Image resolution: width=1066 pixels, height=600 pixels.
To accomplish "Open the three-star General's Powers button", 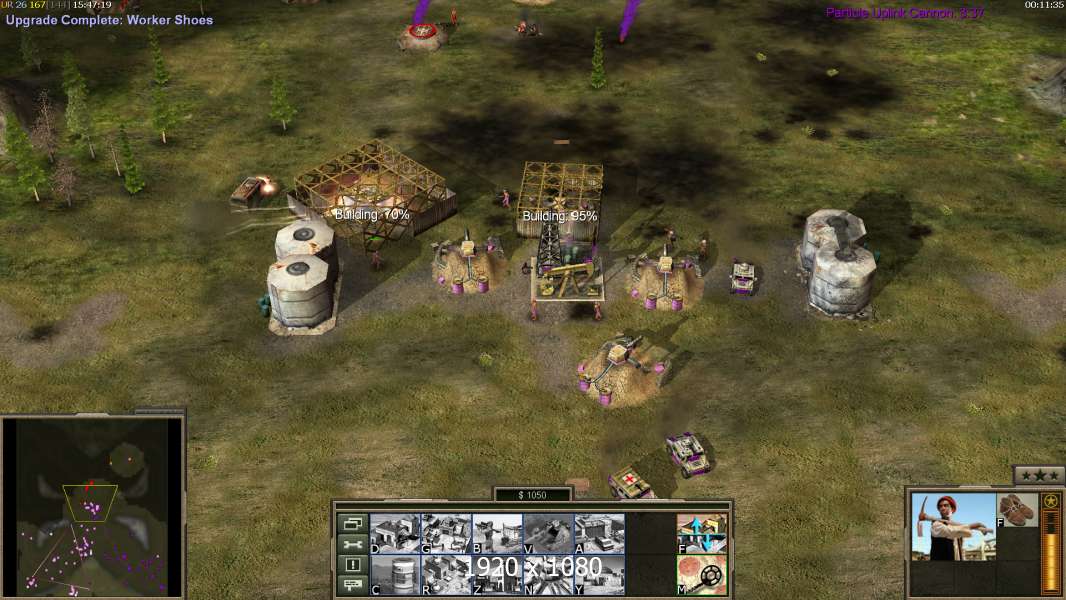I will click(1038, 475).
